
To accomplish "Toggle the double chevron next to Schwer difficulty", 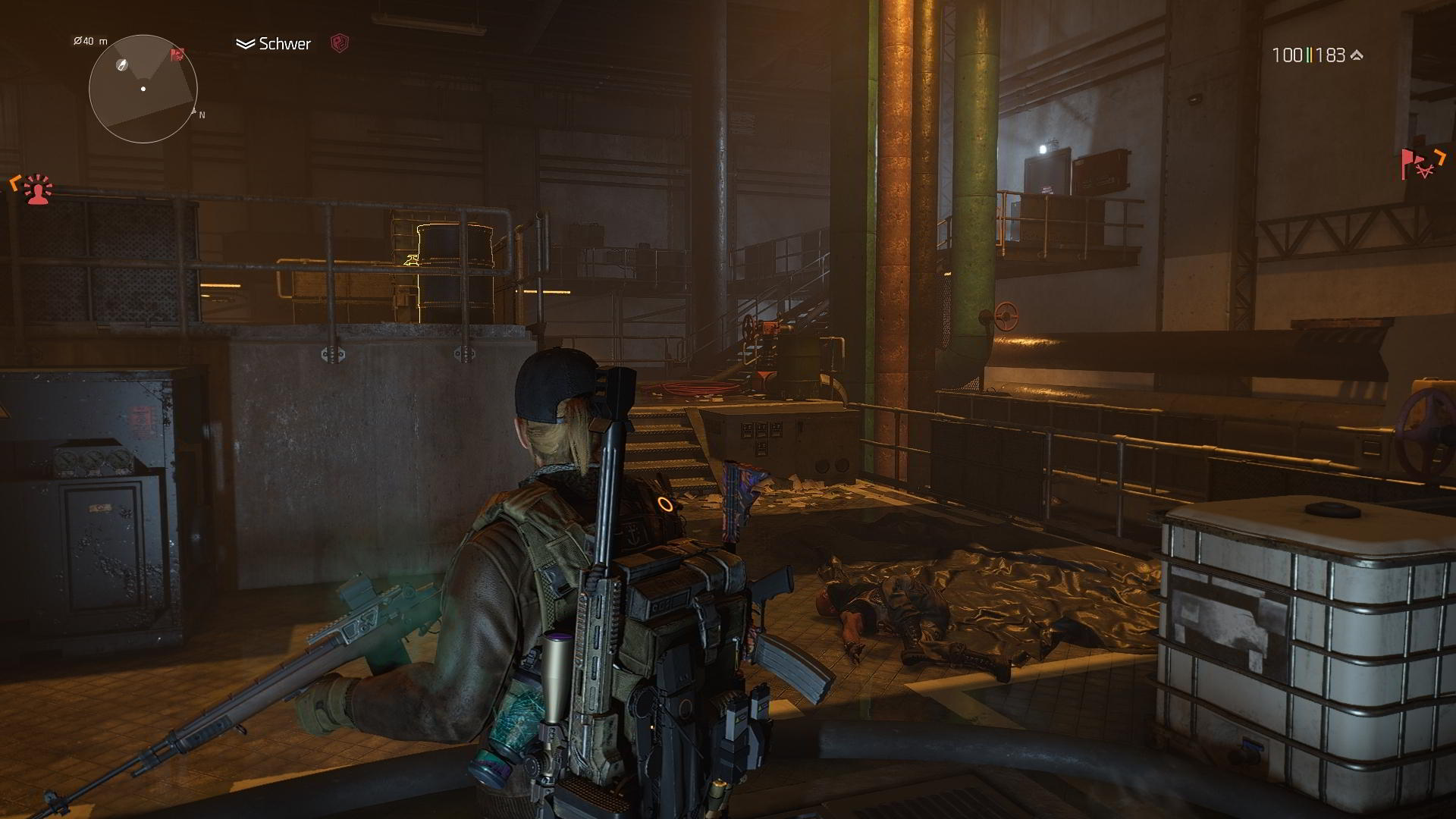I will point(246,43).
